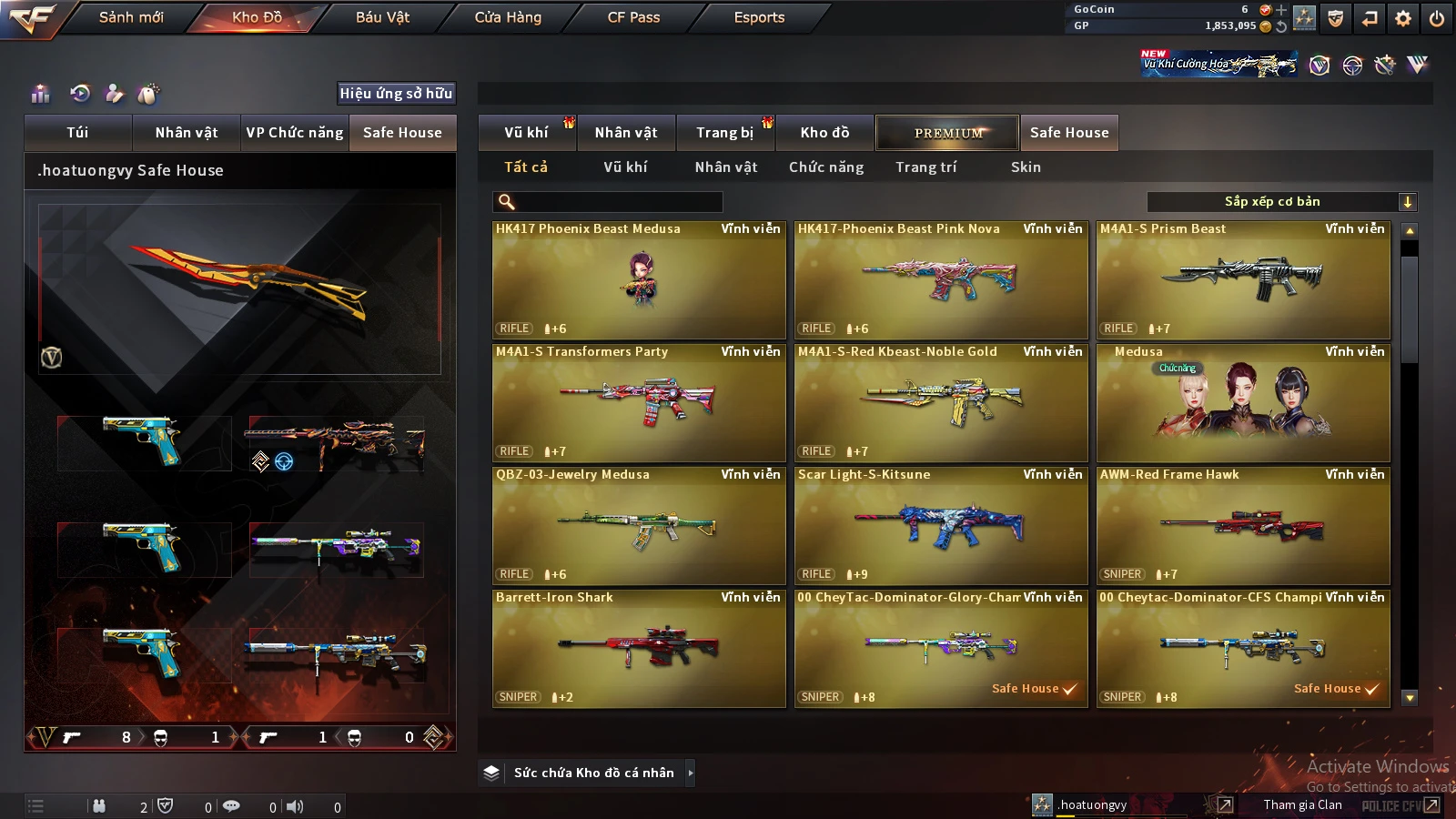Switch to the Túi tab
1456x819 pixels.
[x=77, y=133]
